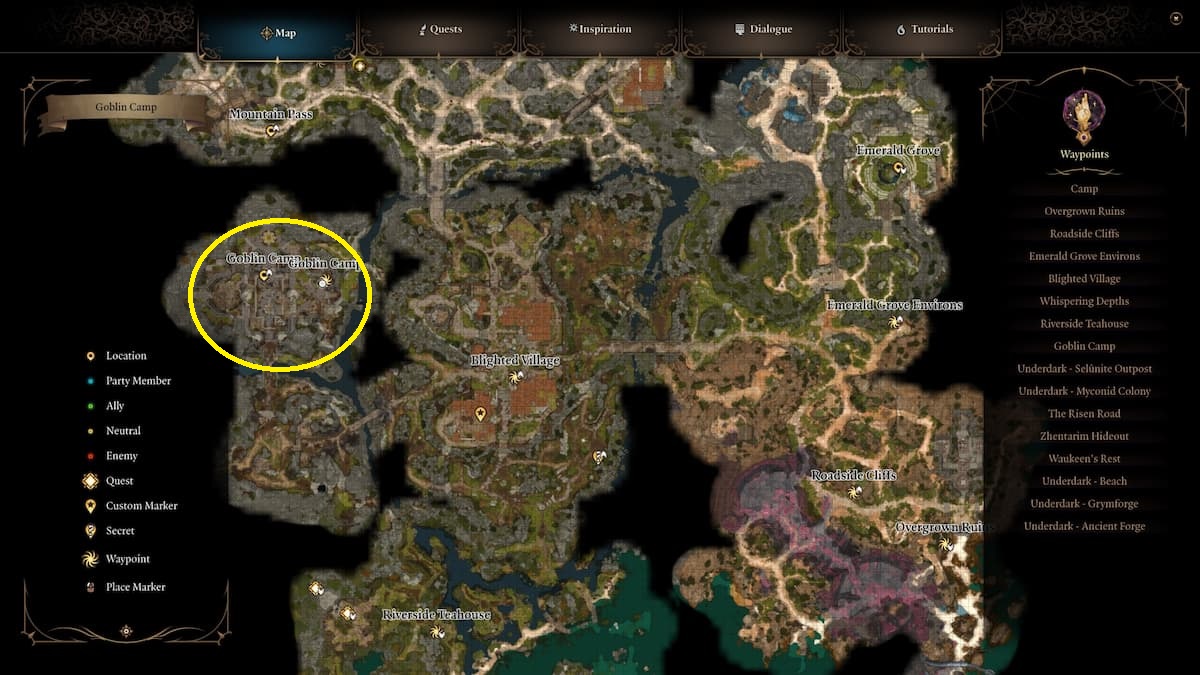Switch to the Quests tab
Viewport: 1200px width, 675px height.
point(440,30)
